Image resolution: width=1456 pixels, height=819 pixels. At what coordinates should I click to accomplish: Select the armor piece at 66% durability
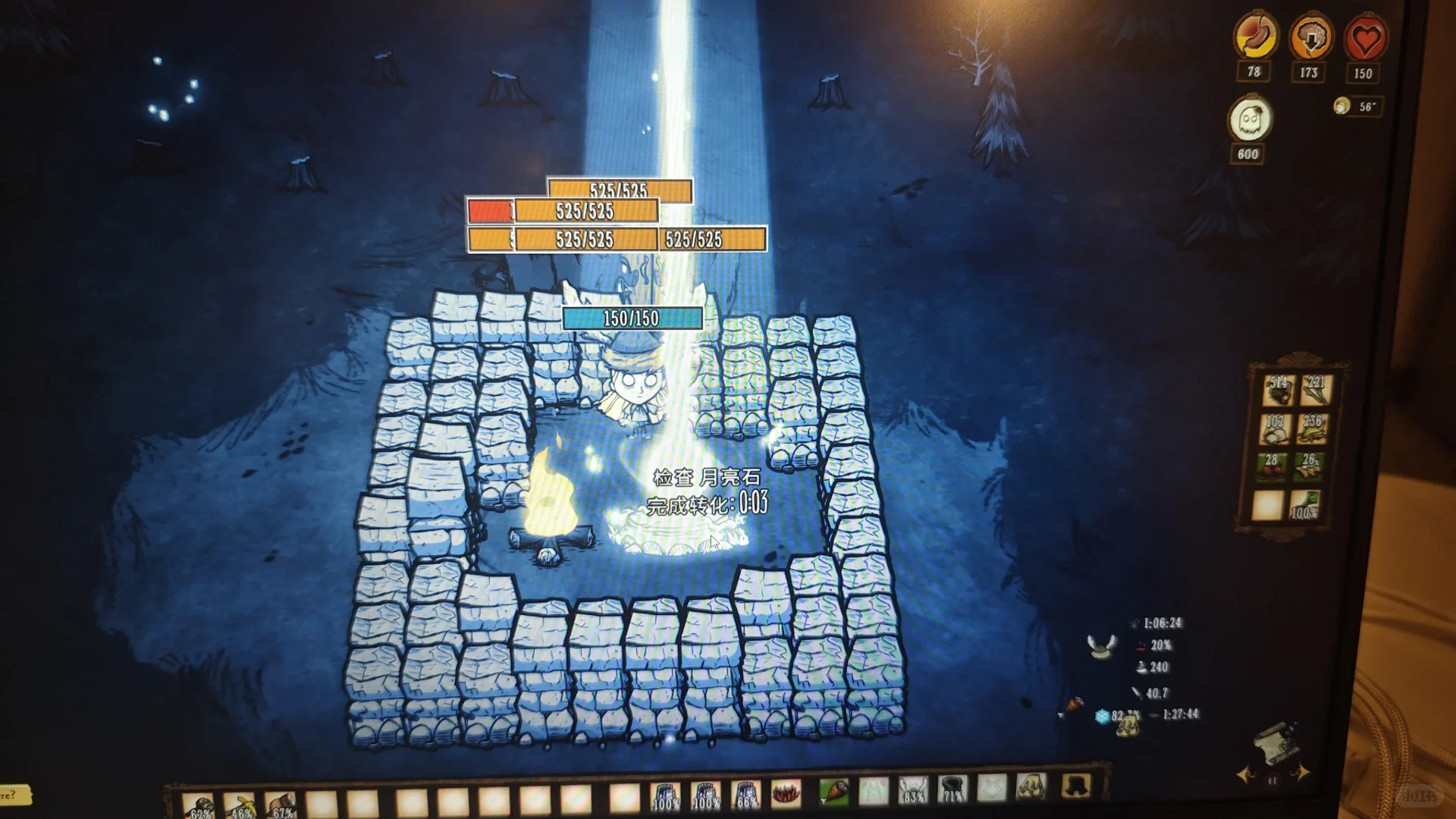pos(745,795)
